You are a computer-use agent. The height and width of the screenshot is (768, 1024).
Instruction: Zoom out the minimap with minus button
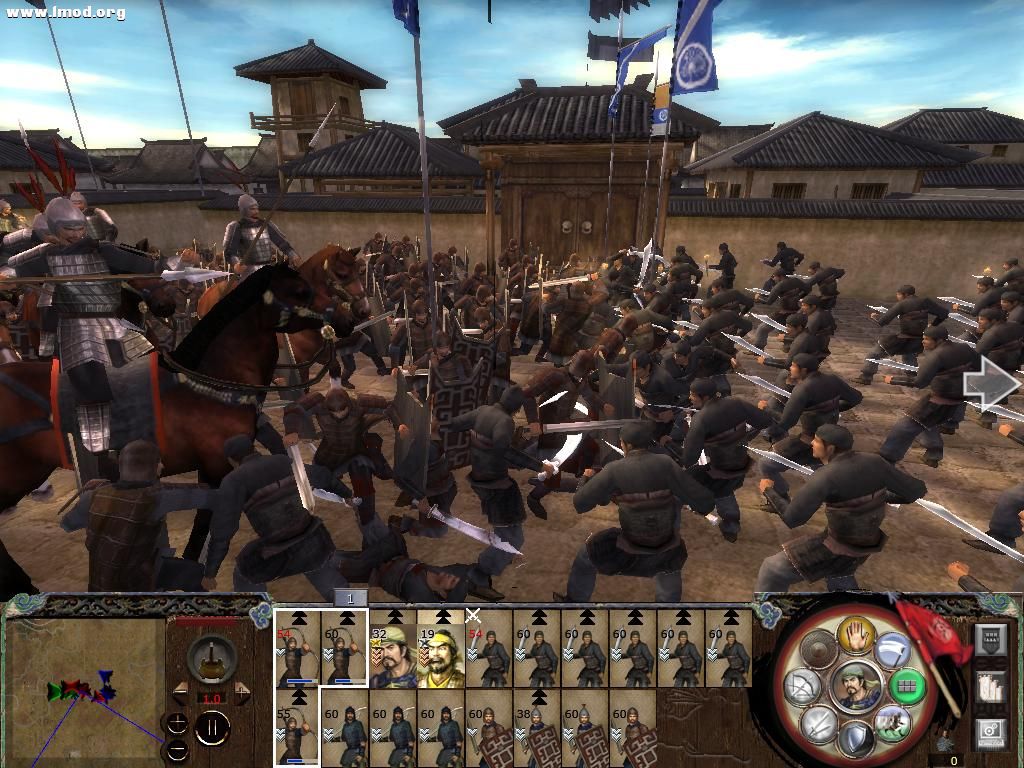pos(177,750)
